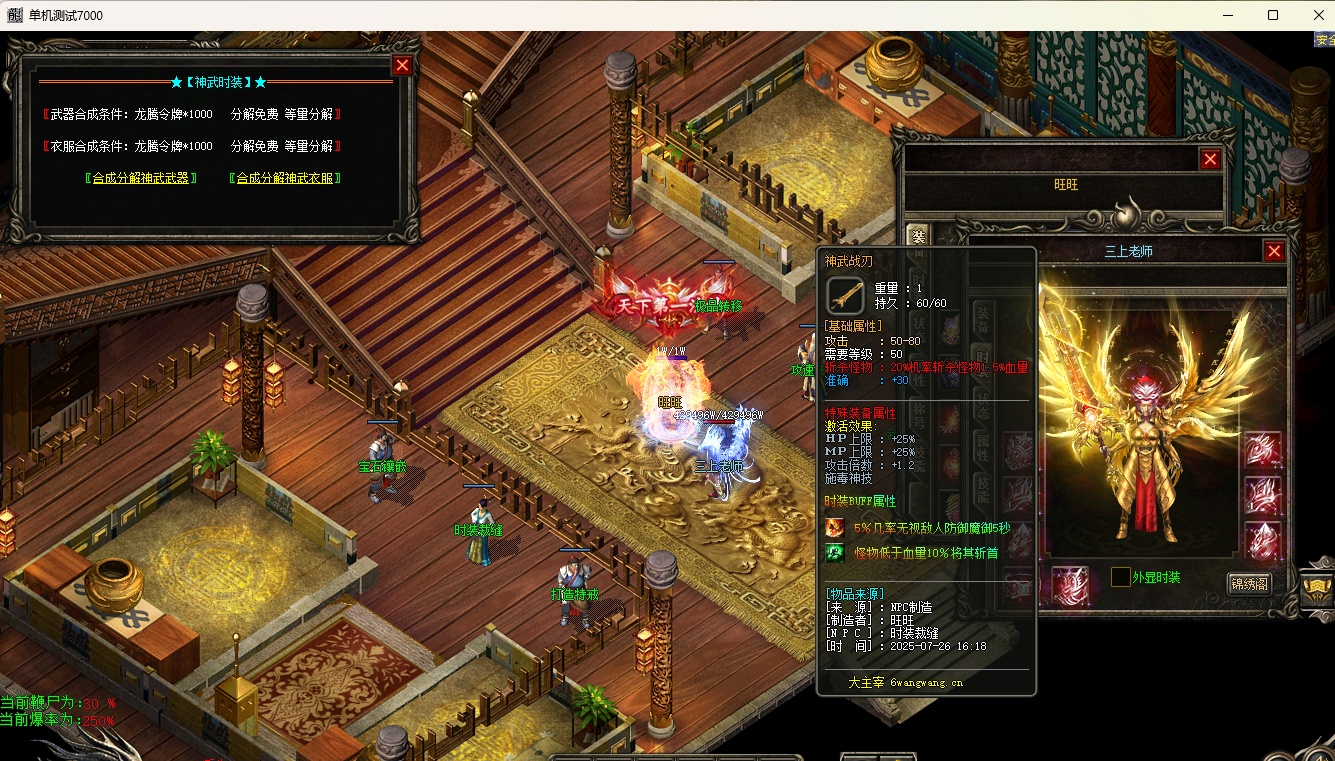Choose the 合成分解神武衣服 link

coord(285,178)
